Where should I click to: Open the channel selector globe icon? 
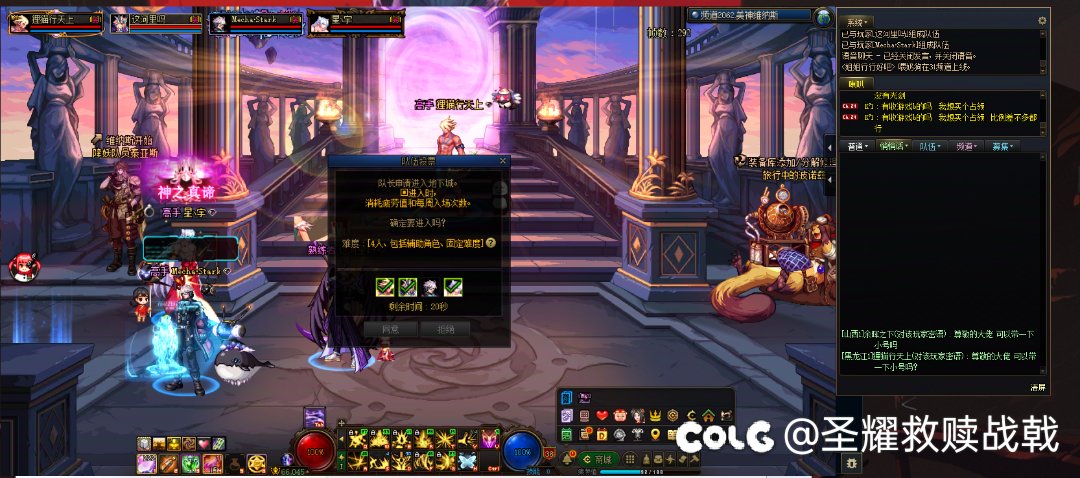pyautogui.click(x=823, y=17)
